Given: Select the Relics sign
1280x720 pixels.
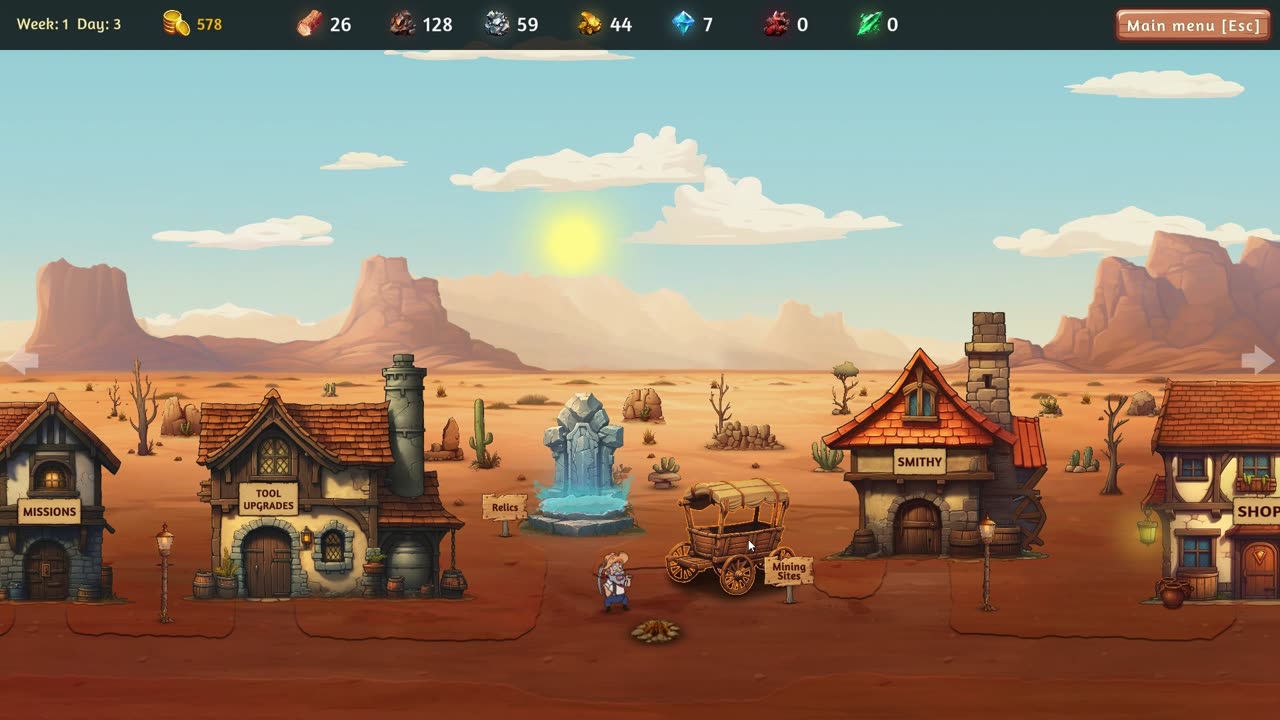Looking at the screenshot, I should (x=505, y=507).
